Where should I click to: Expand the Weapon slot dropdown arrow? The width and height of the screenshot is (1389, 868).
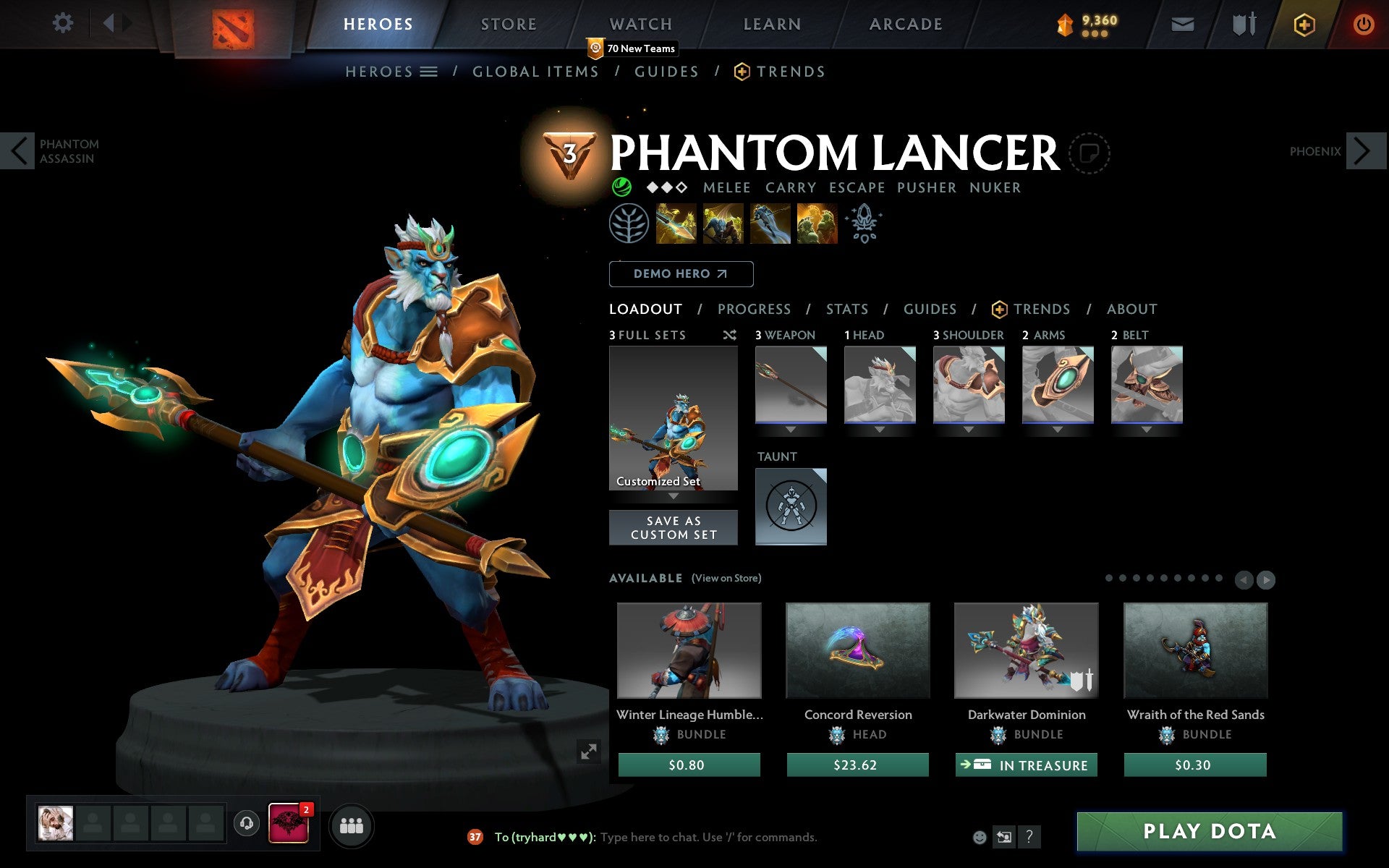coord(790,429)
